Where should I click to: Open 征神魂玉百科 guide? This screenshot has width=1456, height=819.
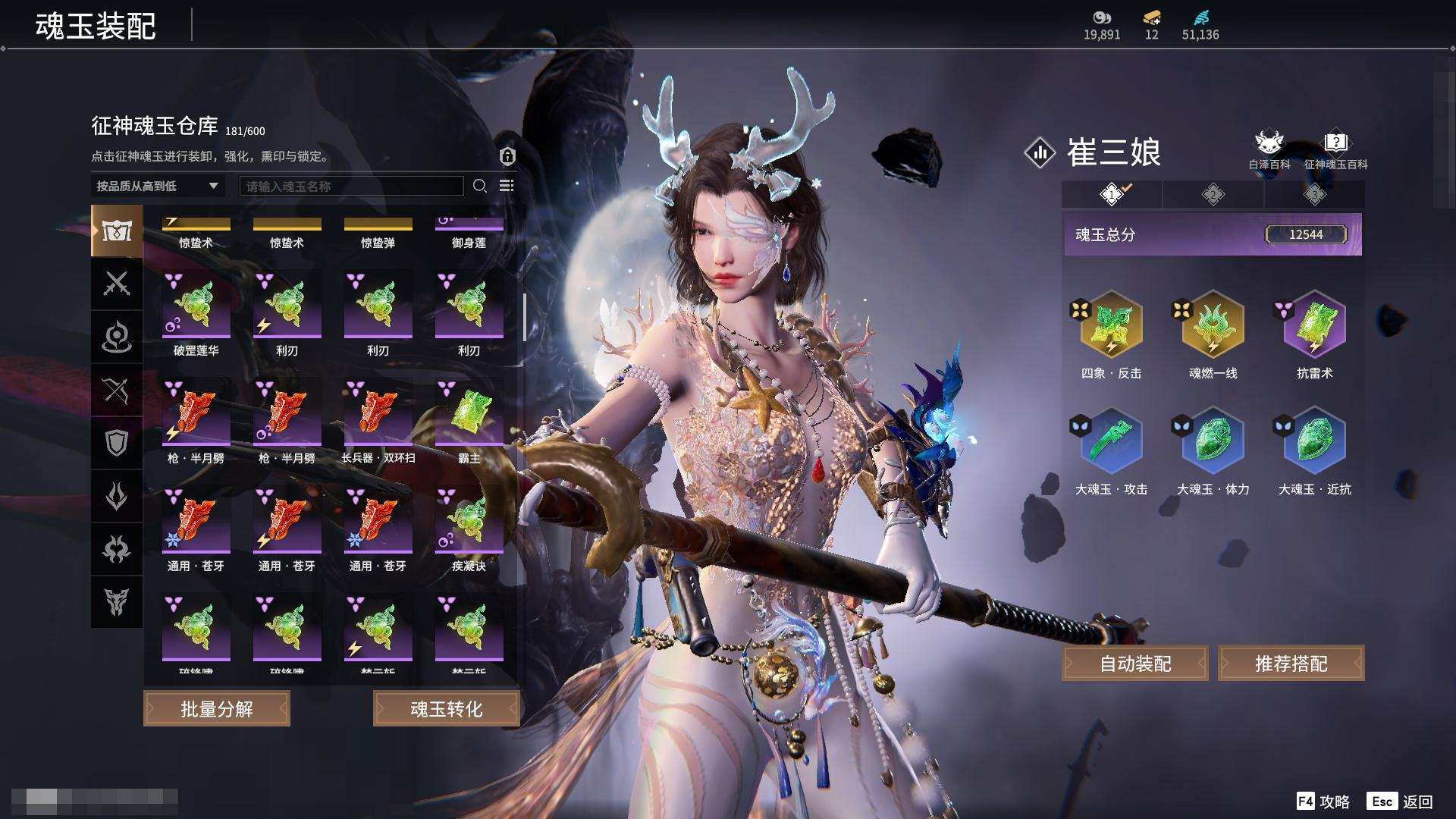pos(1335,149)
